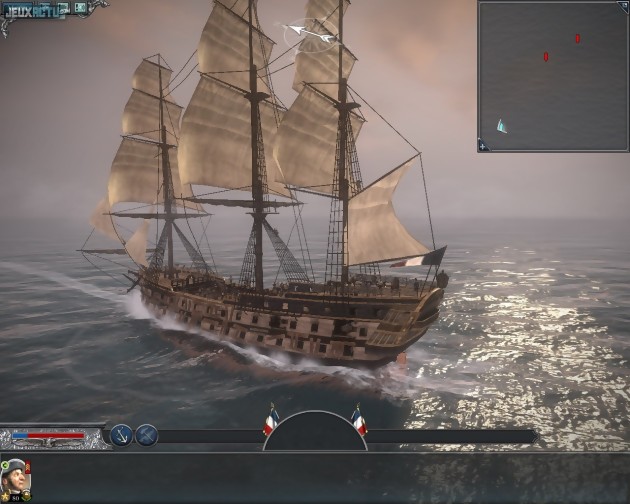
Task: Activate the anchor button
Action: (x=122, y=435)
